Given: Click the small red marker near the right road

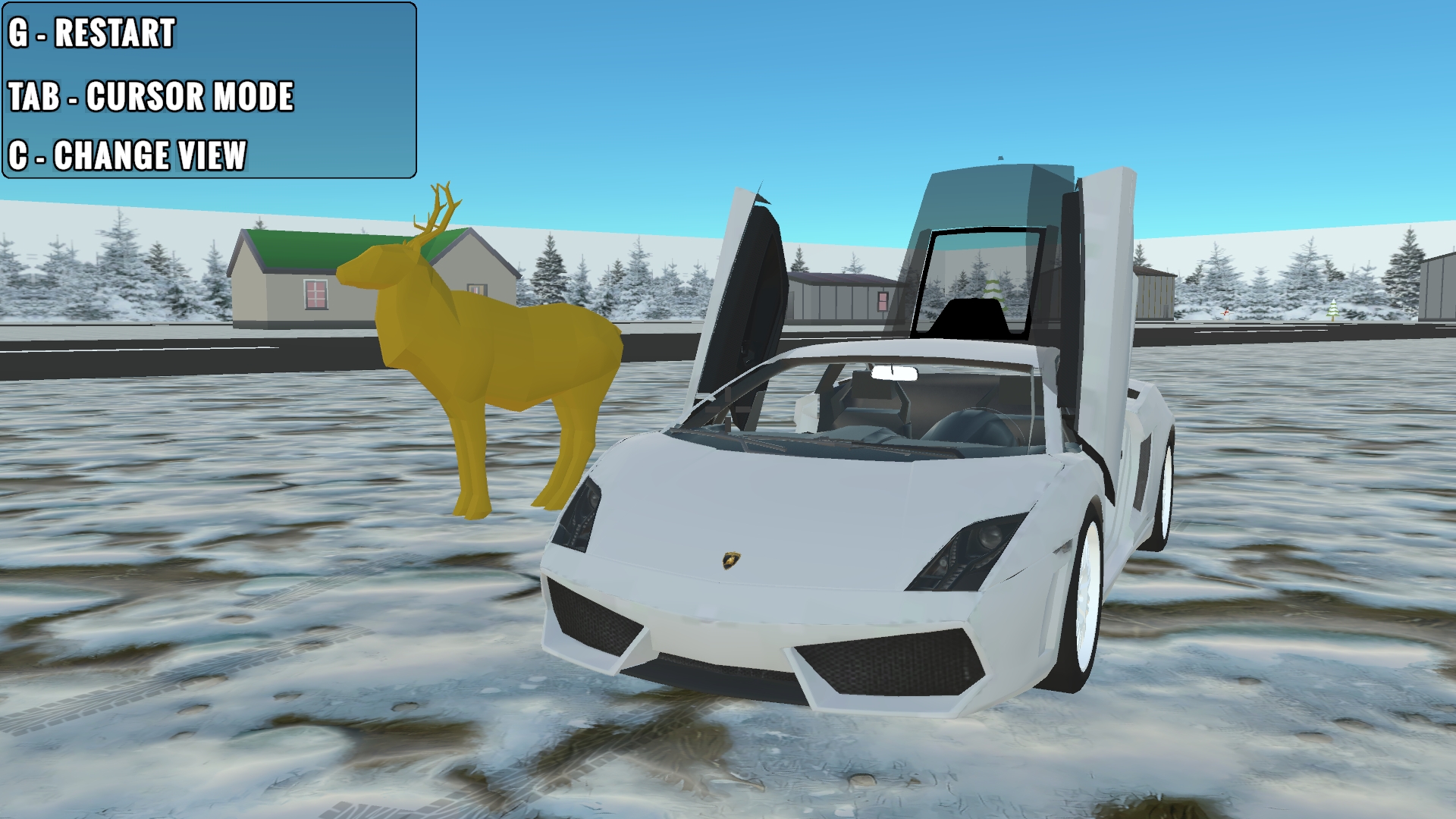Looking at the screenshot, I should pyautogui.click(x=1227, y=312).
